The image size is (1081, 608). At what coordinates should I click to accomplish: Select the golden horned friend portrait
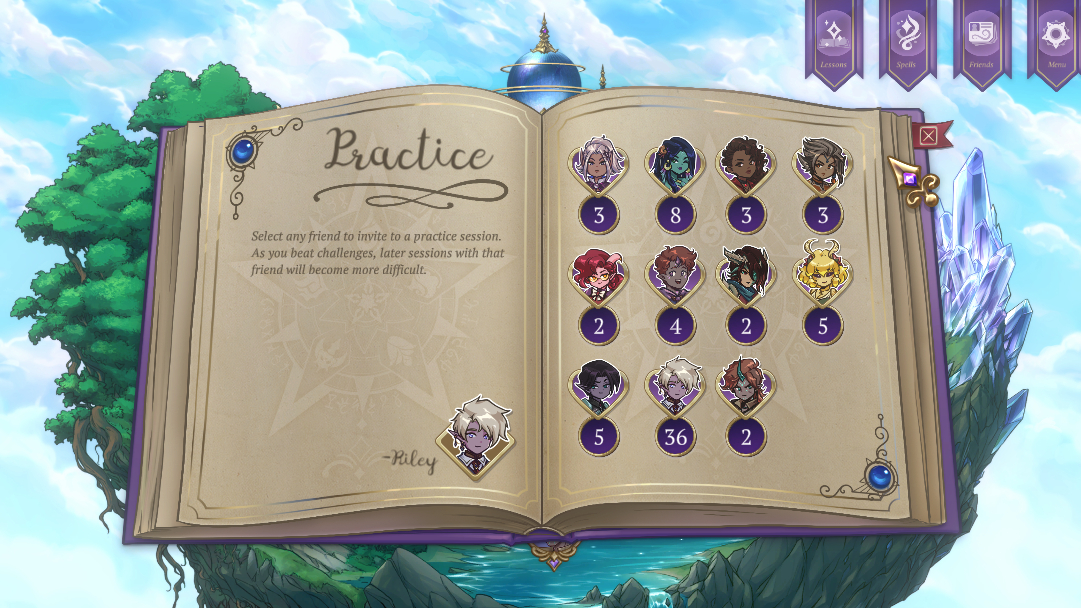pyautogui.click(x=822, y=274)
